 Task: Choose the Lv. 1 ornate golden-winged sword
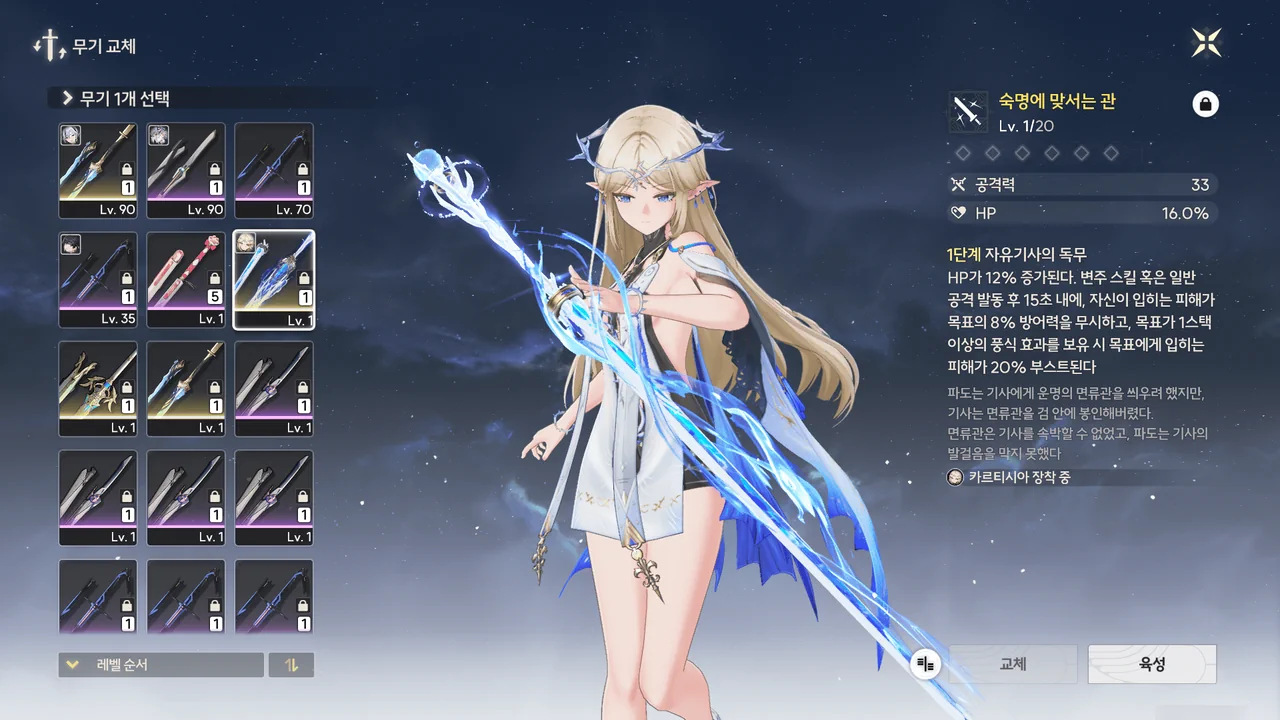(98, 388)
